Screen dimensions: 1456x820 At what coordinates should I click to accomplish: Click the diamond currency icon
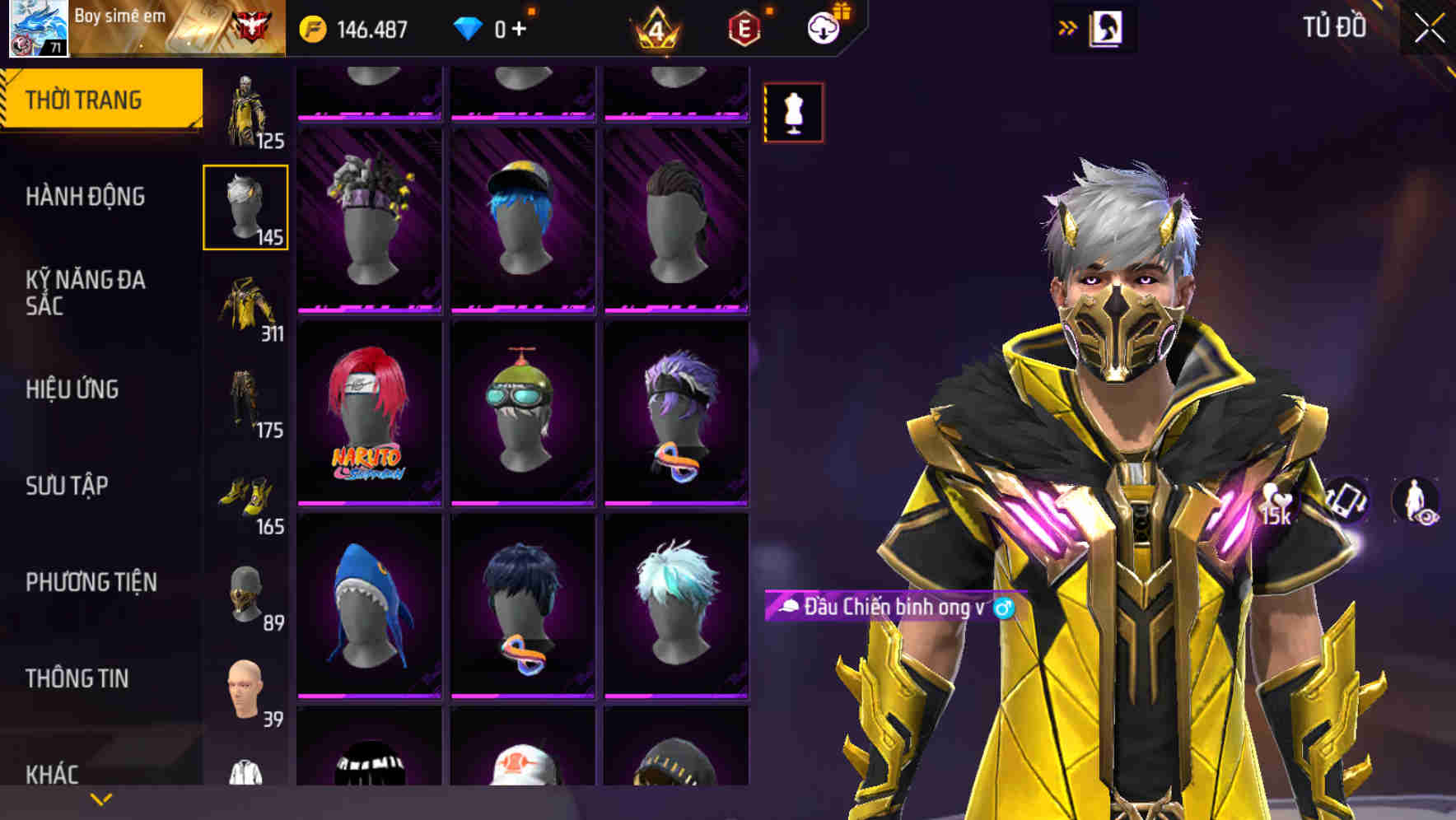466,27
